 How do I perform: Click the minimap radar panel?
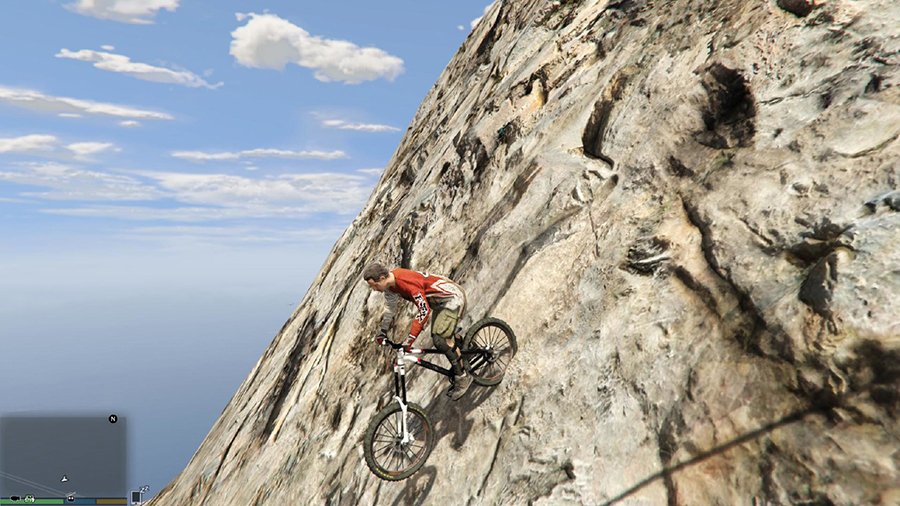[x=62, y=452]
